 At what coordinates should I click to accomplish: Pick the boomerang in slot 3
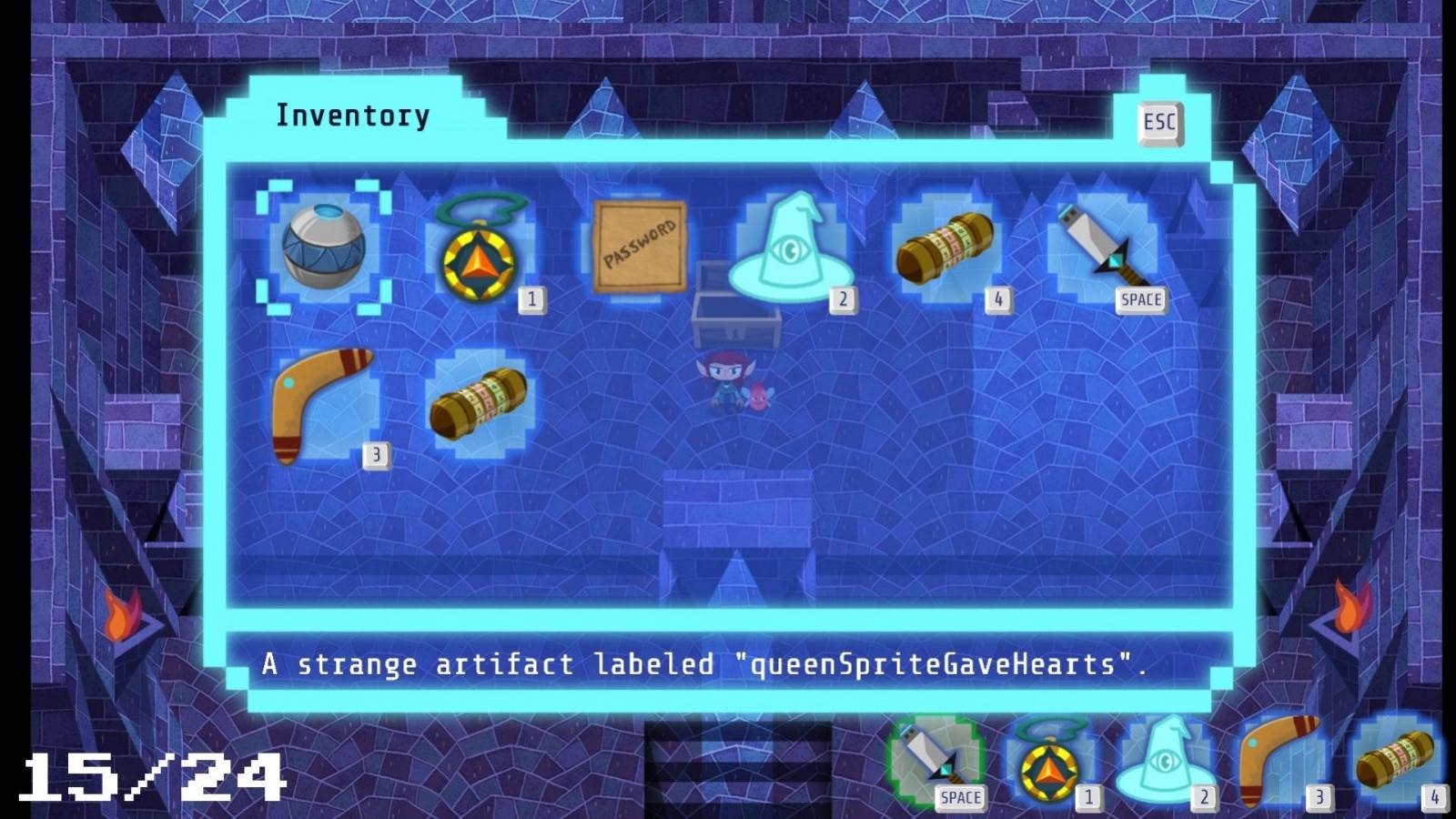point(323,400)
